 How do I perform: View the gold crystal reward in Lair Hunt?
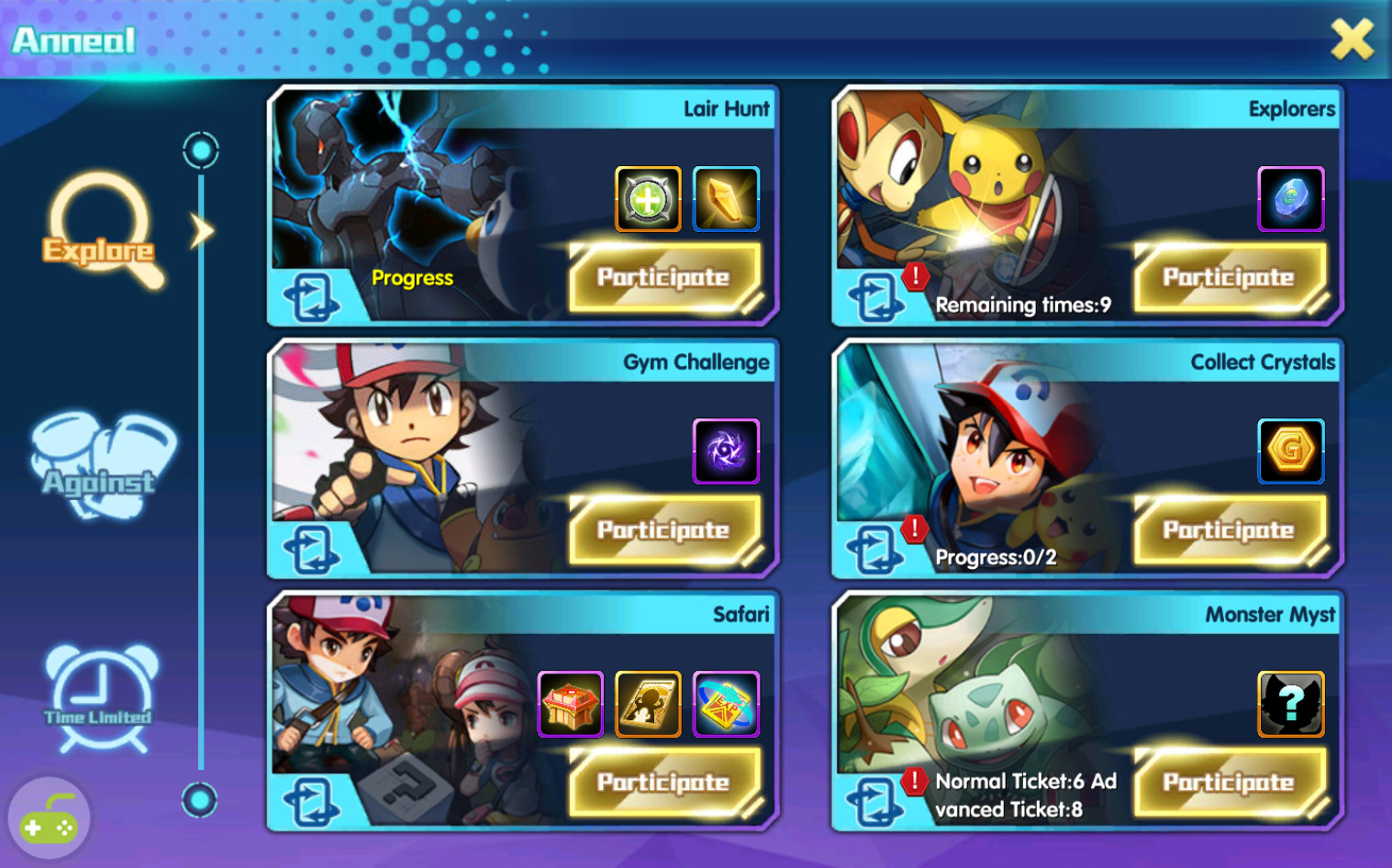726,199
